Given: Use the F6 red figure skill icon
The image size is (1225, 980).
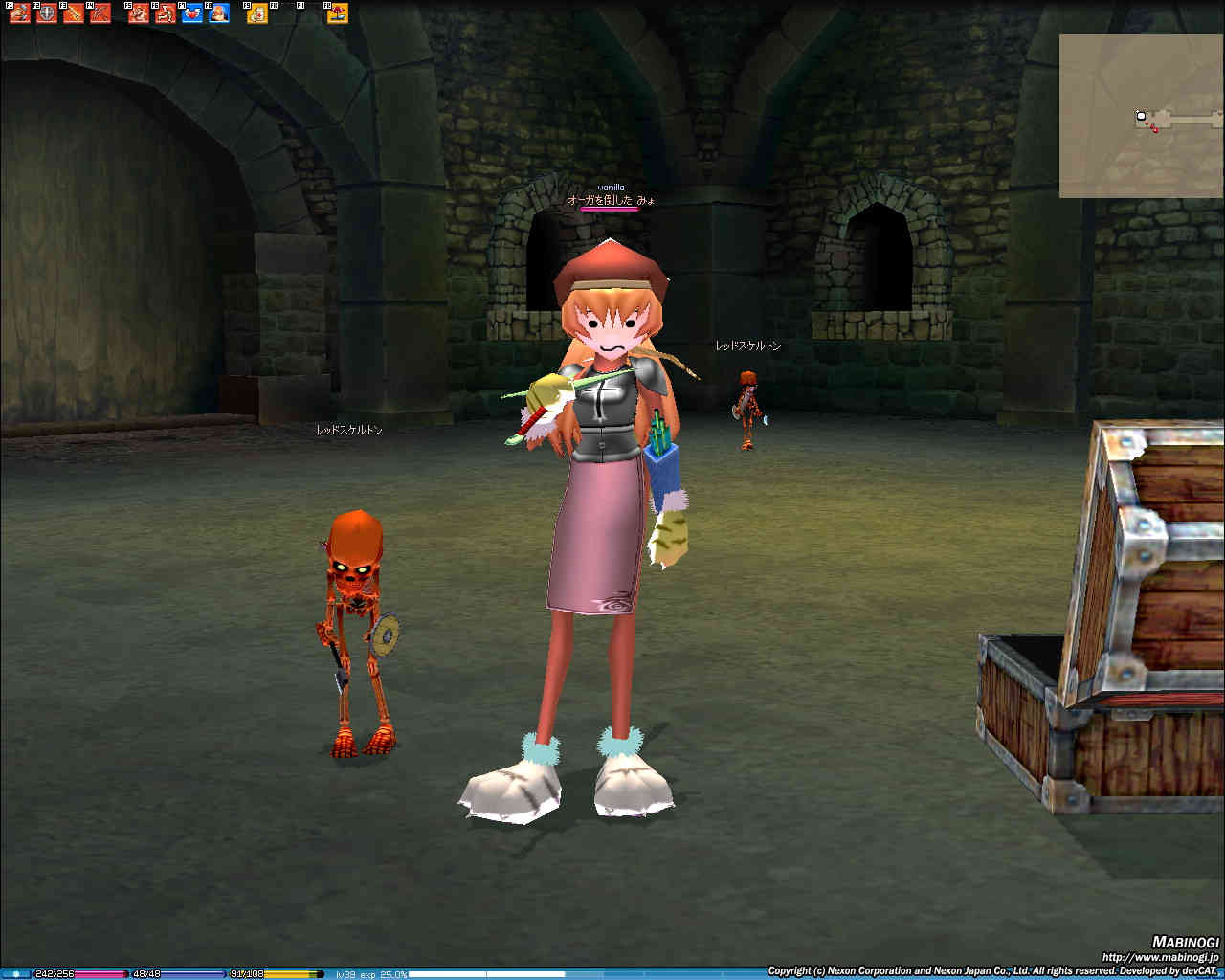Looking at the screenshot, I should click(166, 13).
